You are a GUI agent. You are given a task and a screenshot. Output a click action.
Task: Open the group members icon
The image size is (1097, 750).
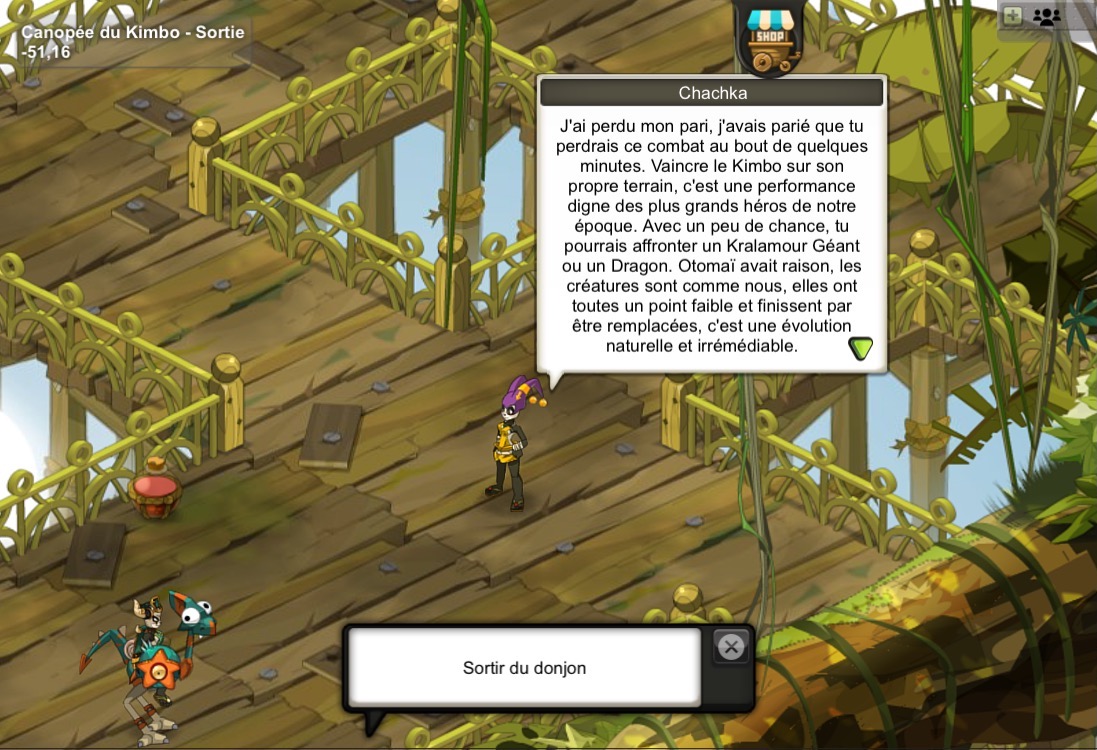coord(1047,16)
